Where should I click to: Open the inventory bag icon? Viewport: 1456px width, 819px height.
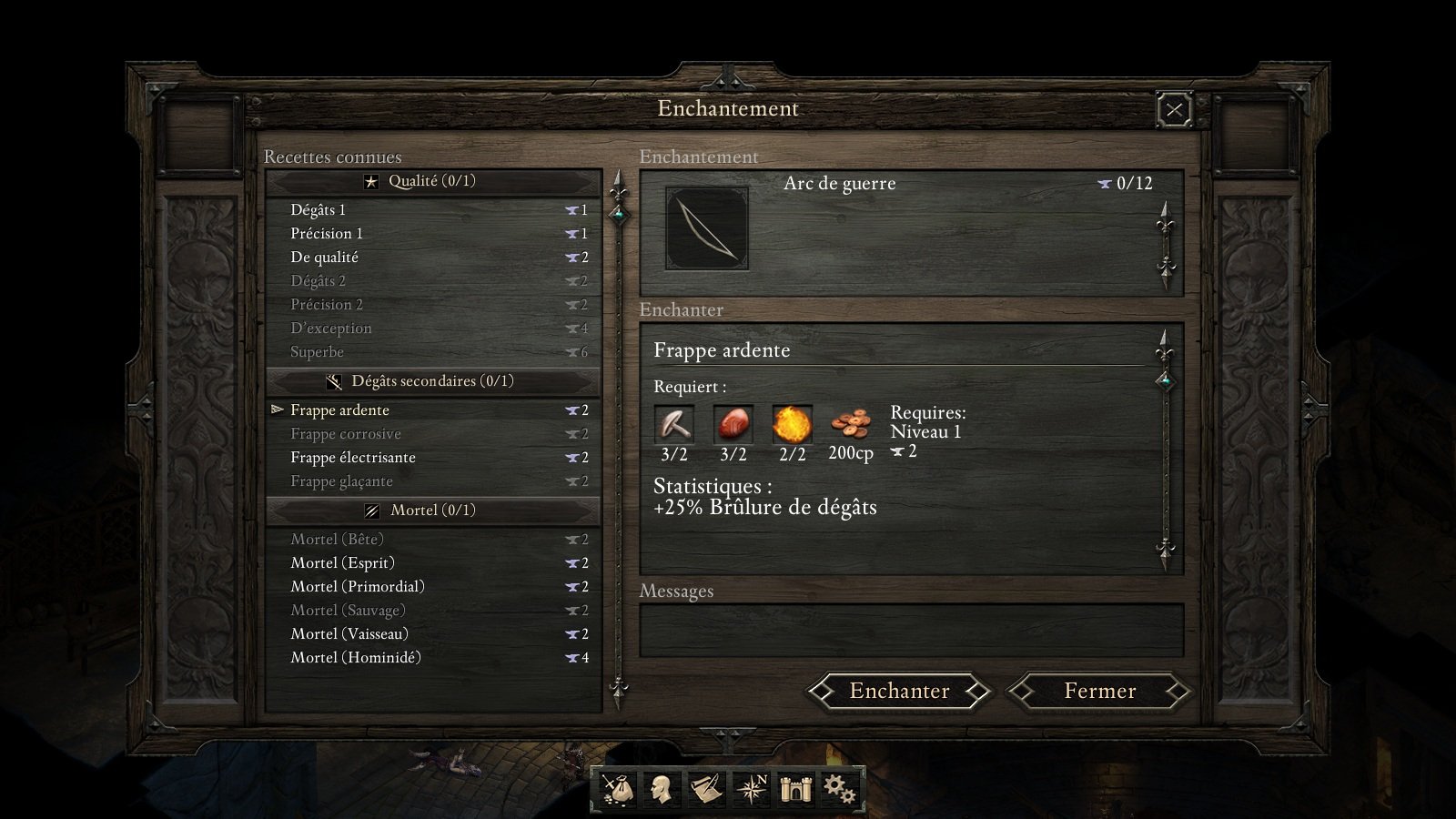point(616,788)
